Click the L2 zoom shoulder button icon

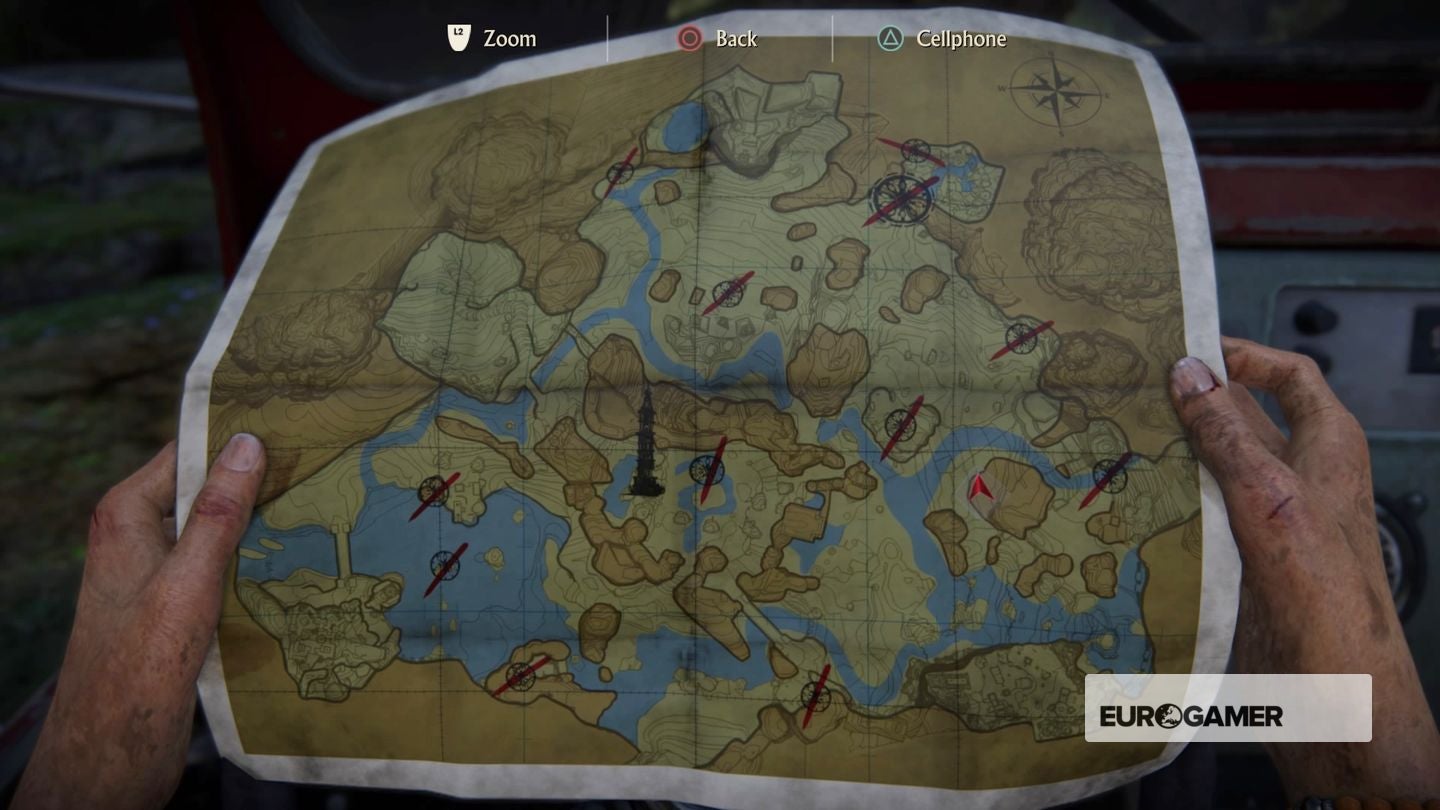458,38
